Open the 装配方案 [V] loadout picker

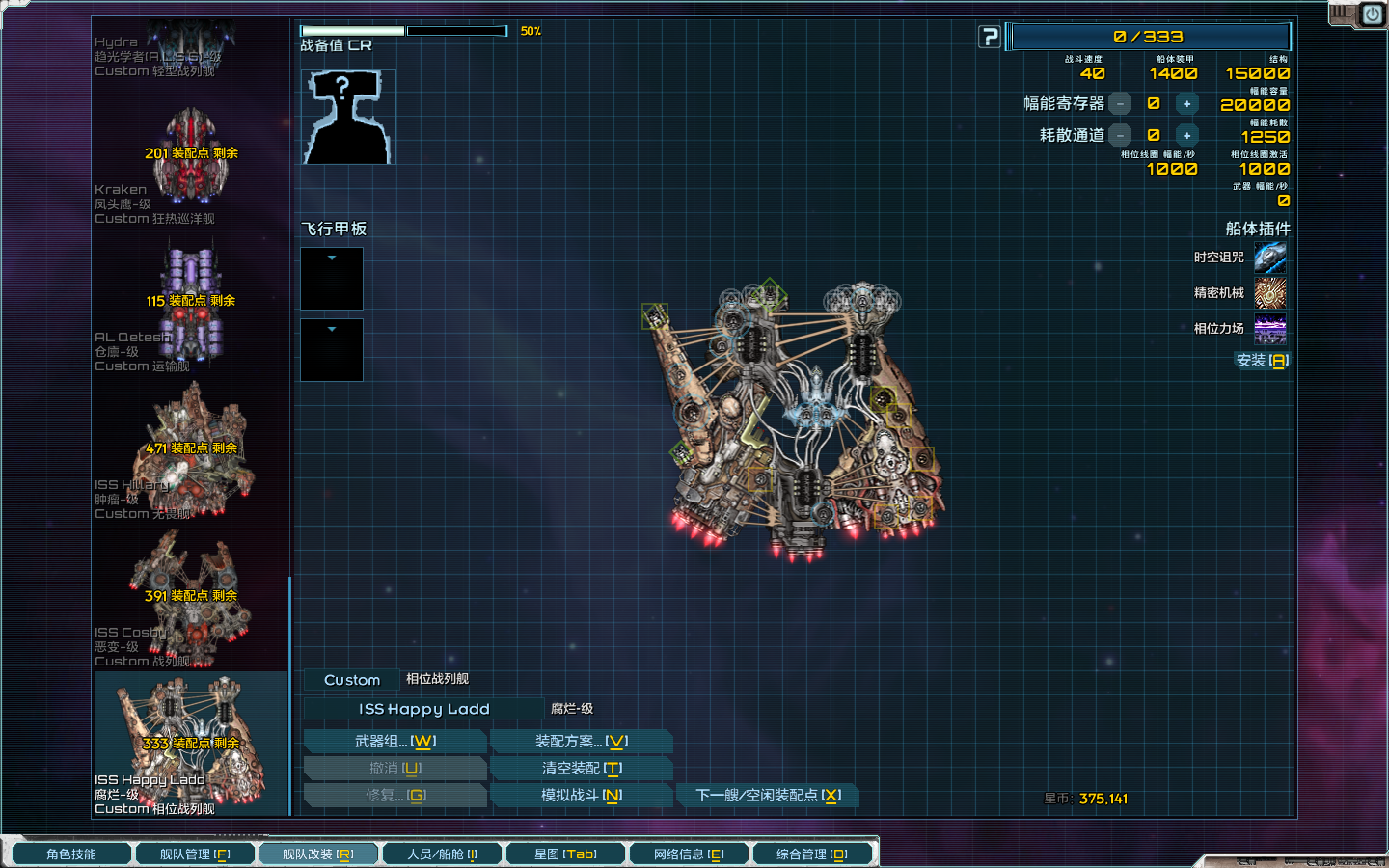582,741
